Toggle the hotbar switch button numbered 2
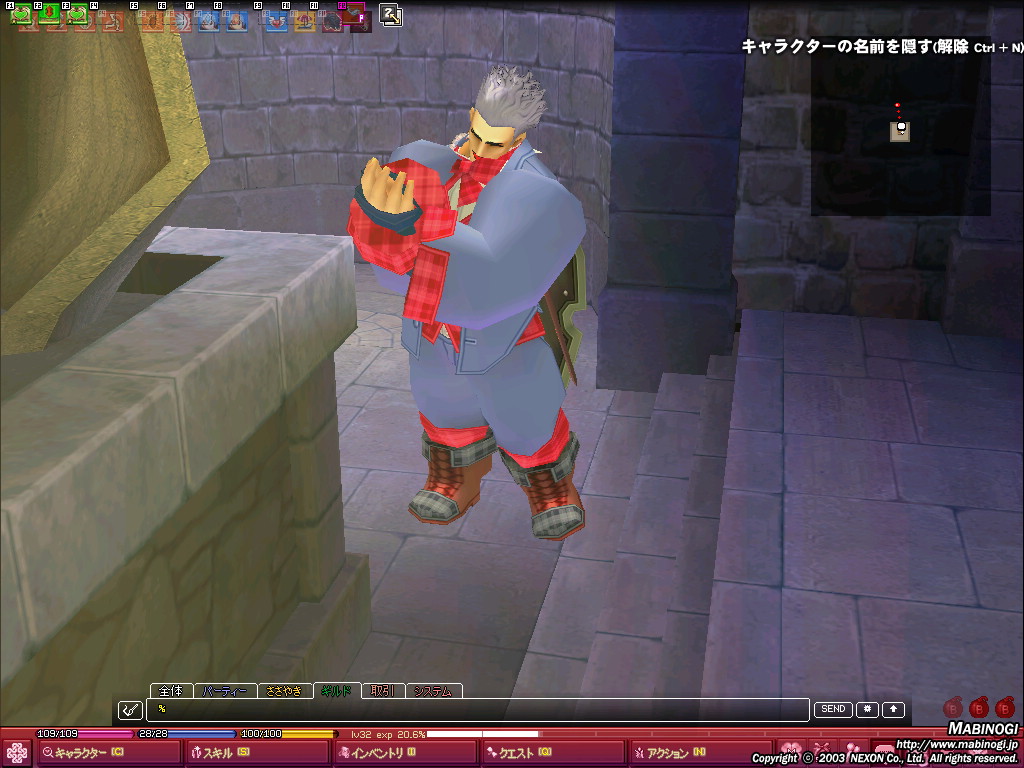1024x768 pixels. pyautogui.click(x=390, y=15)
